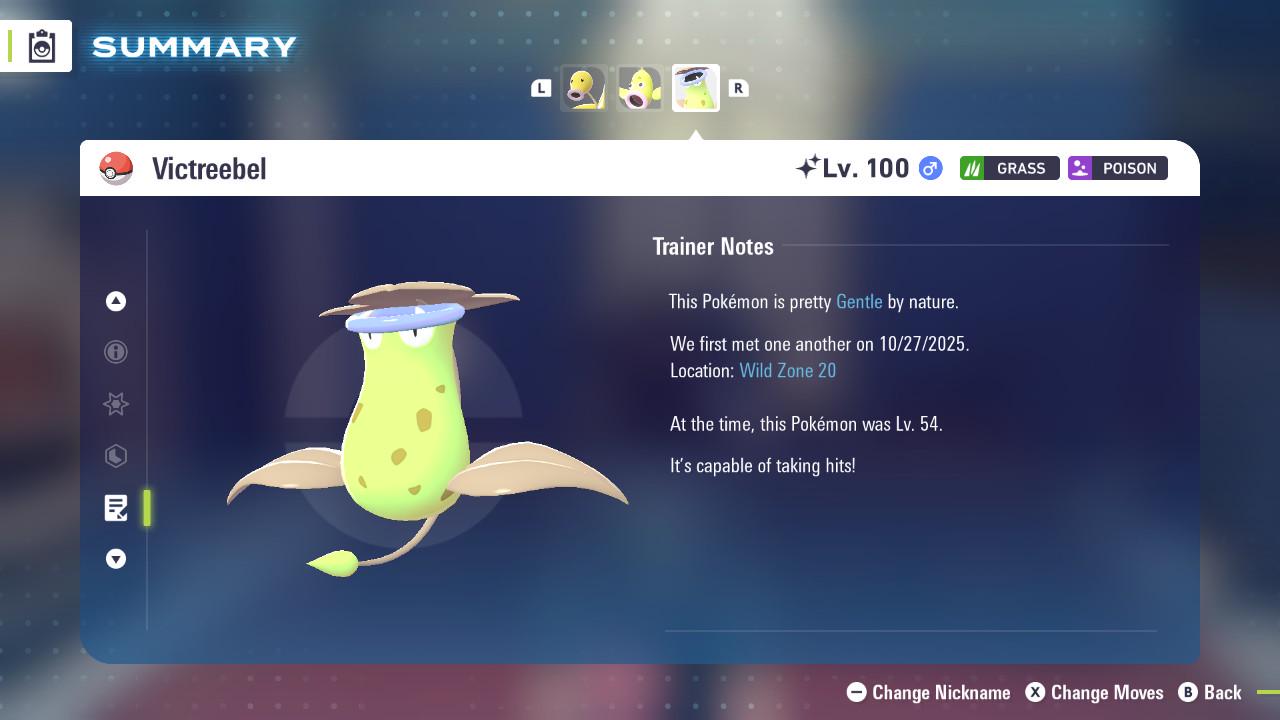Click the green page position indicator

pyautogui.click(x=147, y=508)
